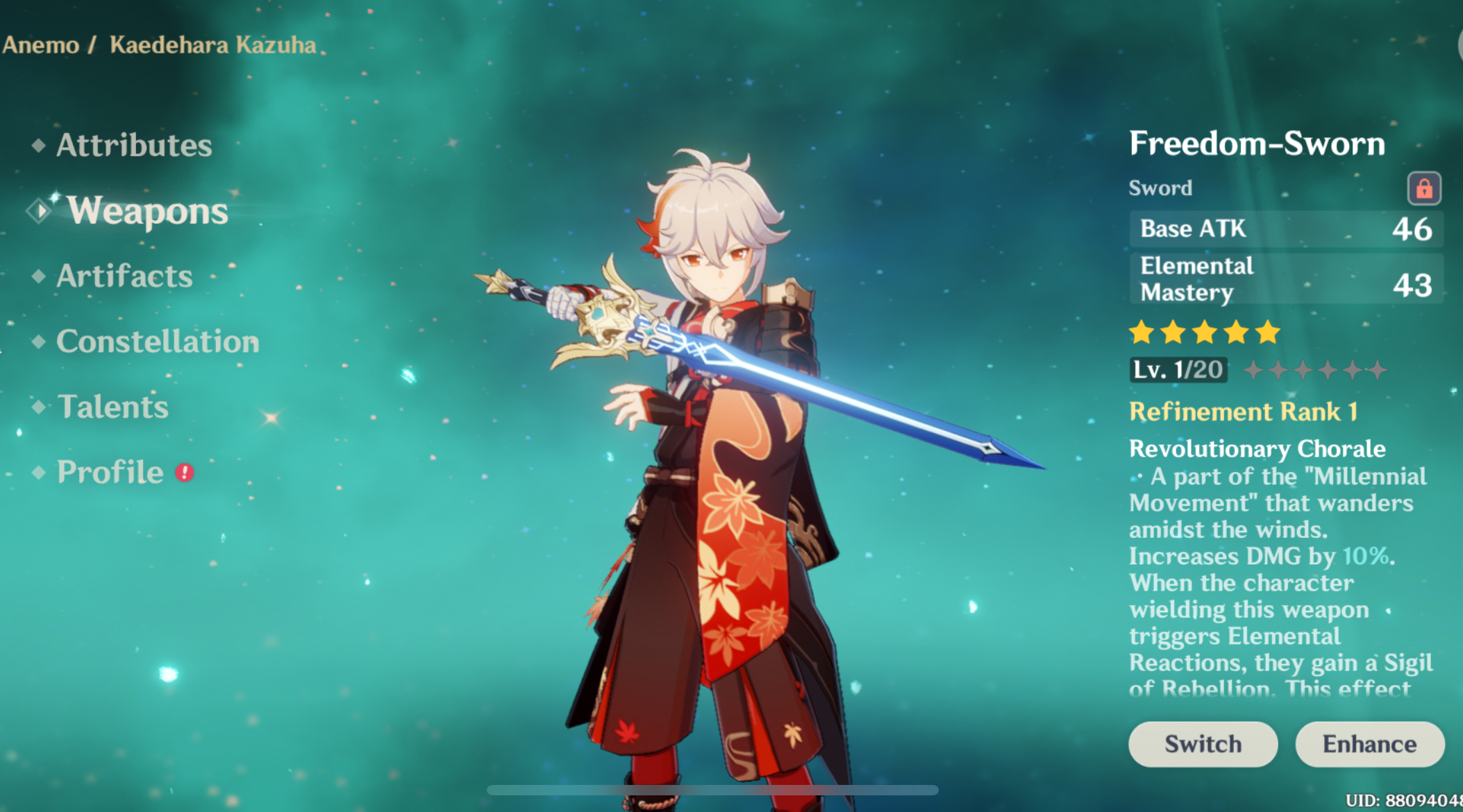Click the diamond marker next to Weapons
This screenshot has width=1463, height=812.
40,210
